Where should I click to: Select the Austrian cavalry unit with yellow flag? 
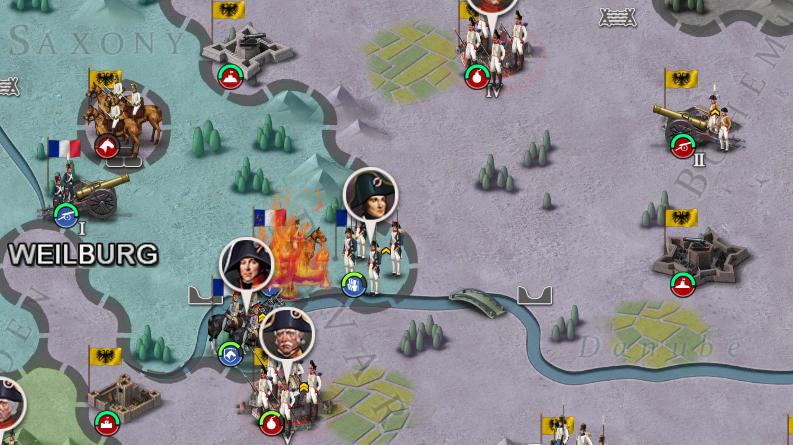pyautogui.click(x=116, y=118)
